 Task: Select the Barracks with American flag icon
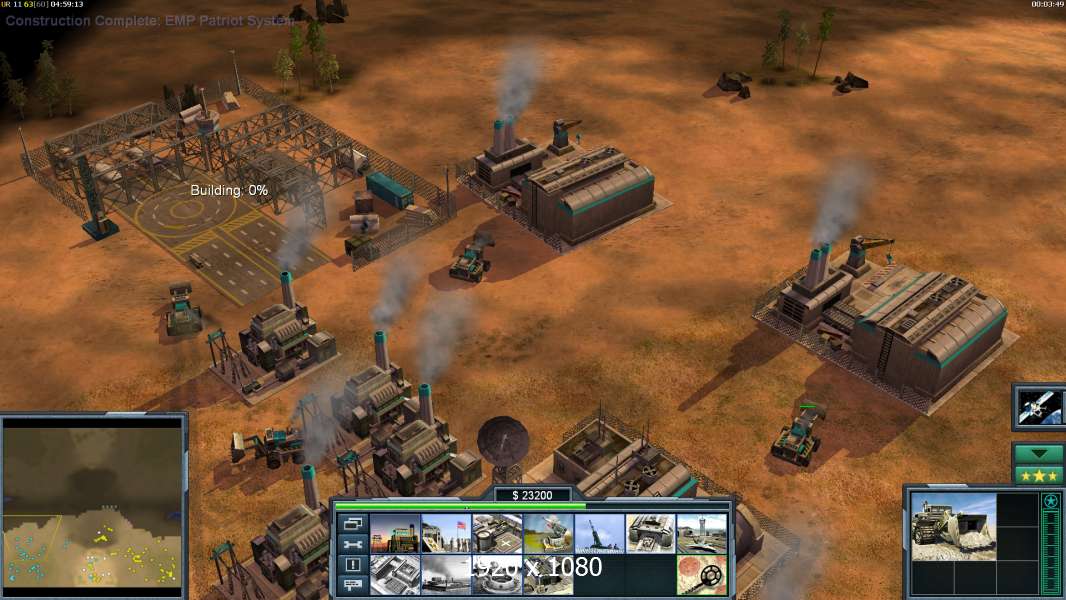click(446, 533)
